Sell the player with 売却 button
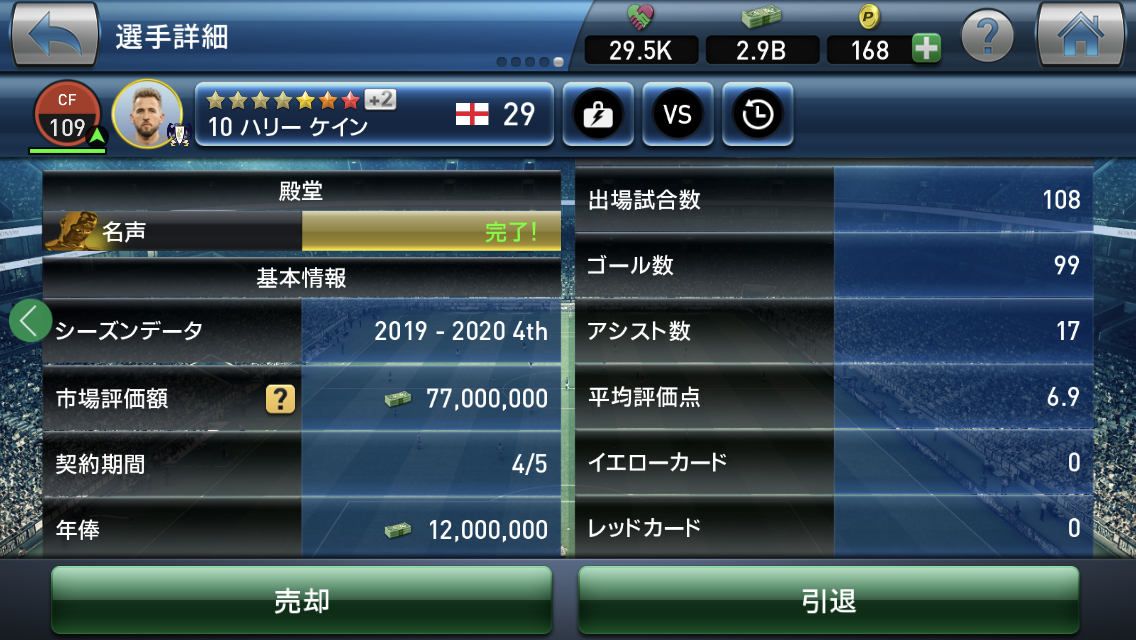The image size is (1136, 640). click(301, 600)
